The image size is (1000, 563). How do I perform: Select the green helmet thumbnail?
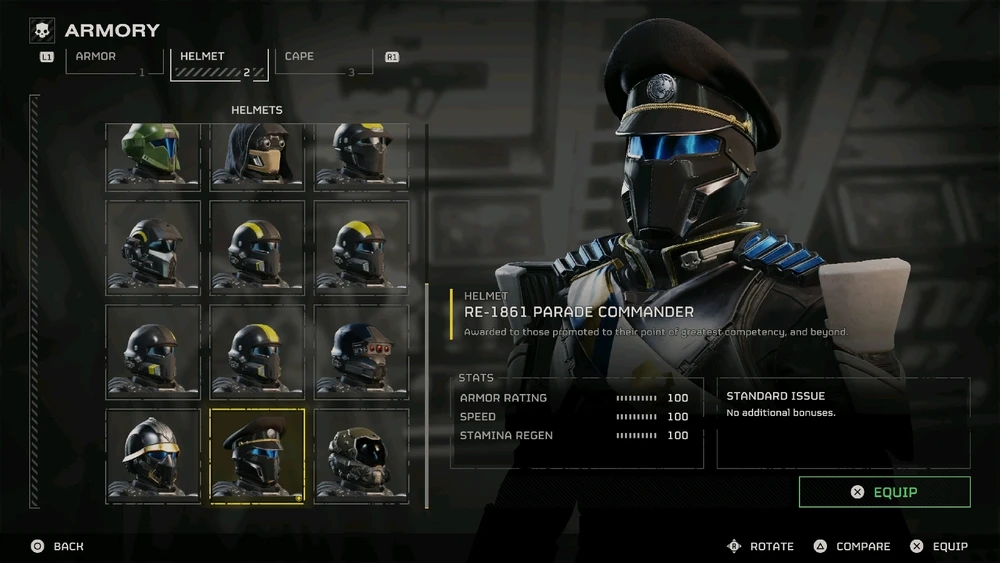[x=153, y=154]
